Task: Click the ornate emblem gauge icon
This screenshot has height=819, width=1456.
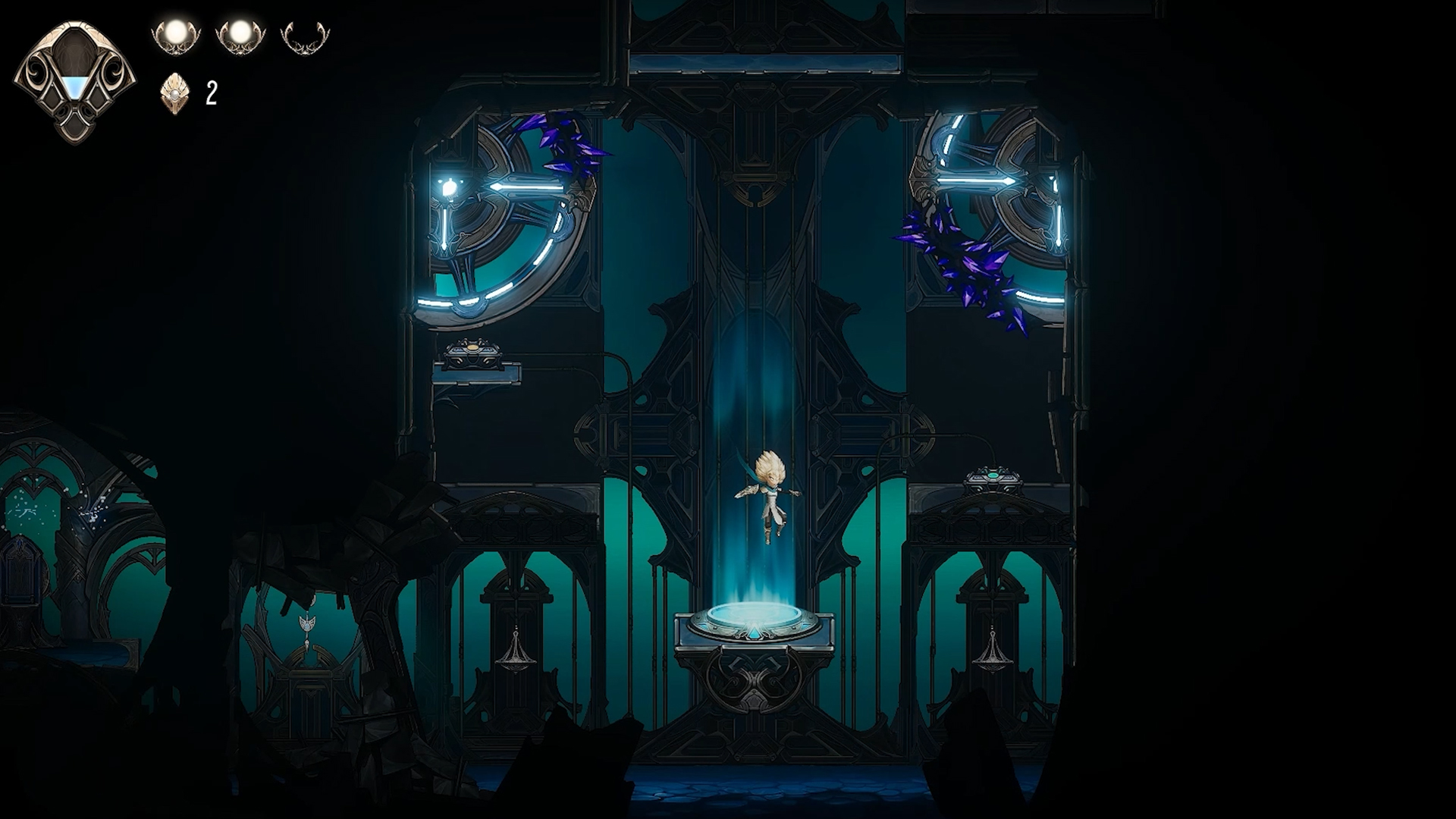Action: pos(74,82)
